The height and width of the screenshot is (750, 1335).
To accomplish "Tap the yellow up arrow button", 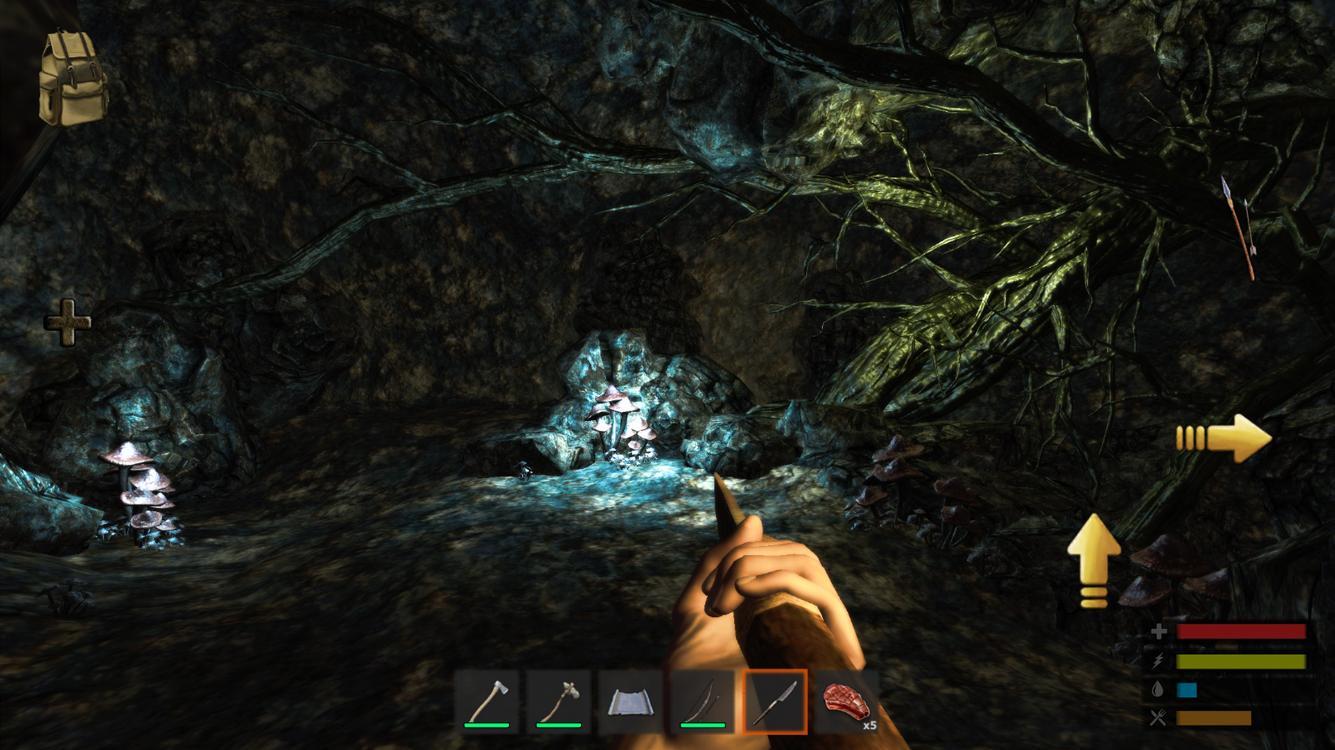I will (1094, 559).
